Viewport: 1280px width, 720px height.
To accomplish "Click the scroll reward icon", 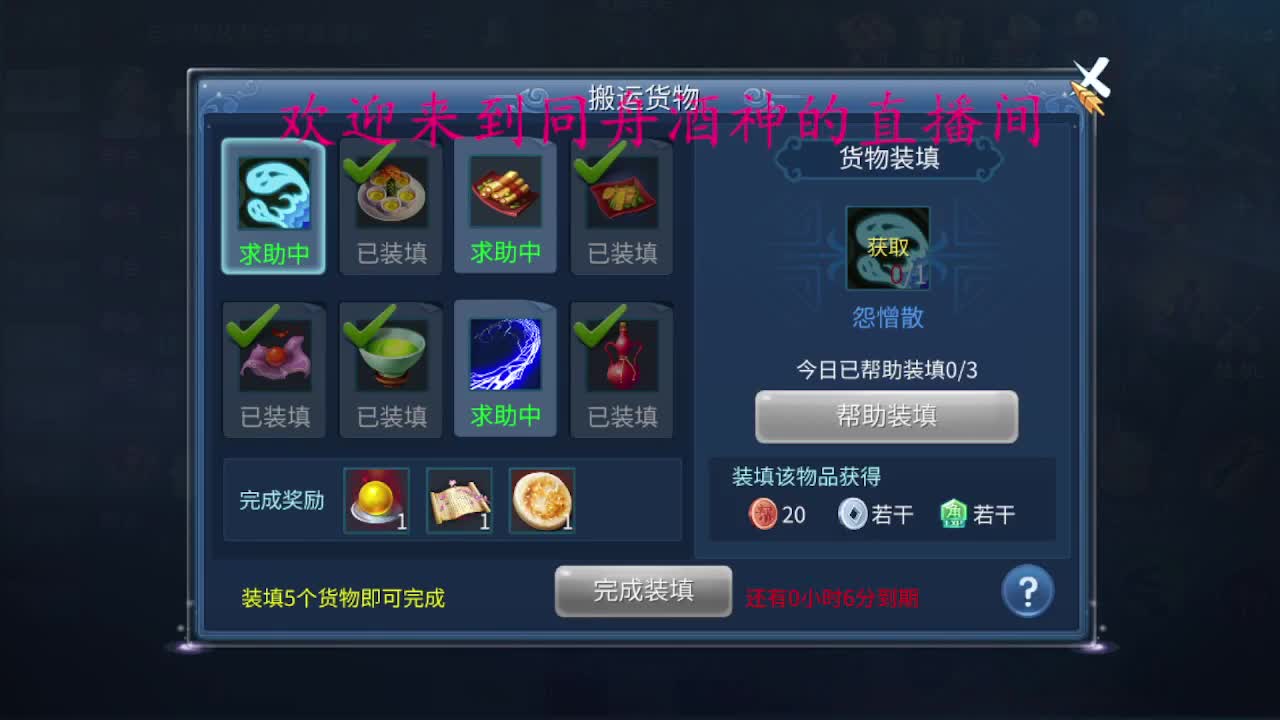I will [459, 498].
